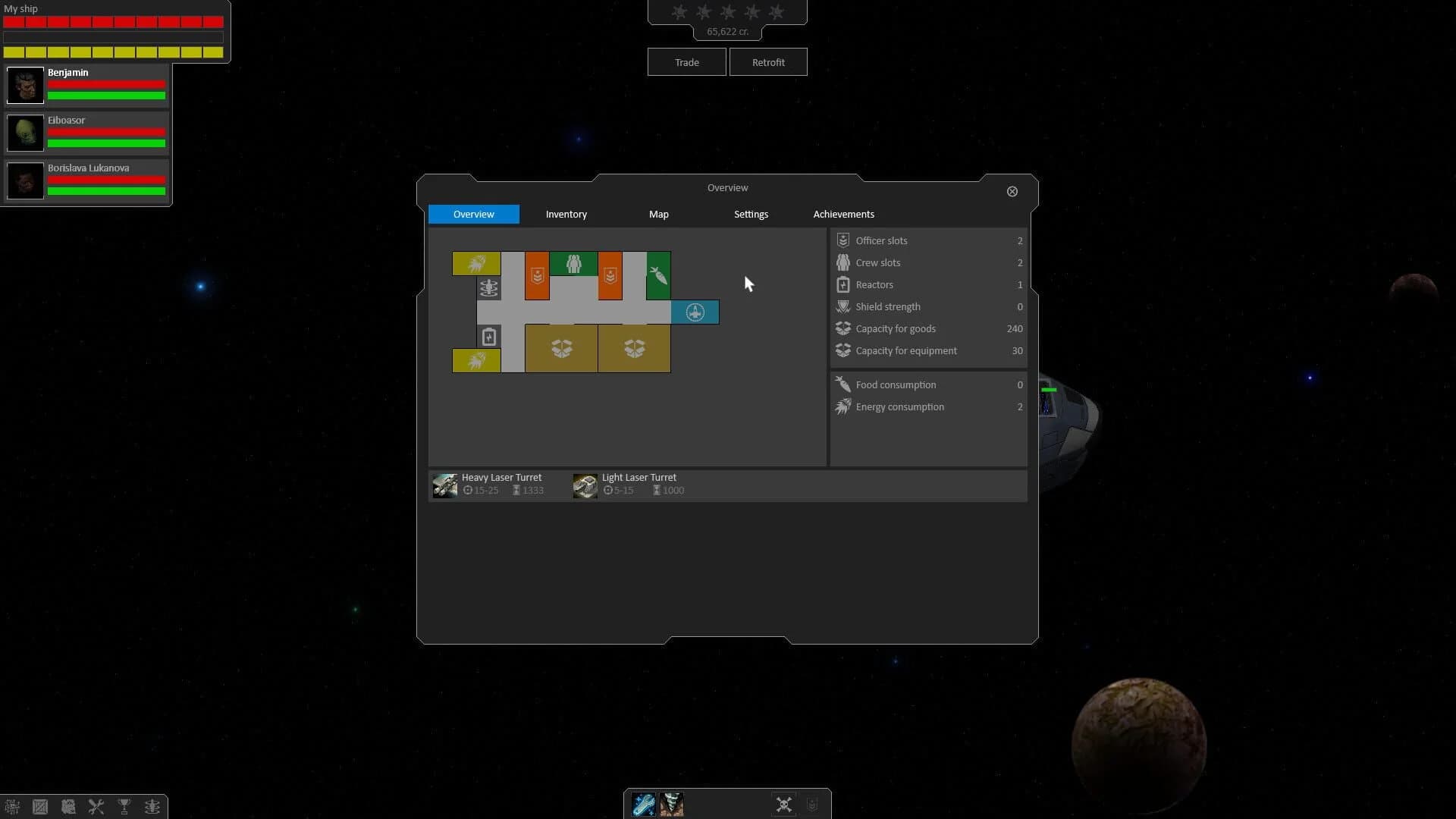1456x819 pixels.
Task: Open the Map tab
Action: (x=658, y=214)
